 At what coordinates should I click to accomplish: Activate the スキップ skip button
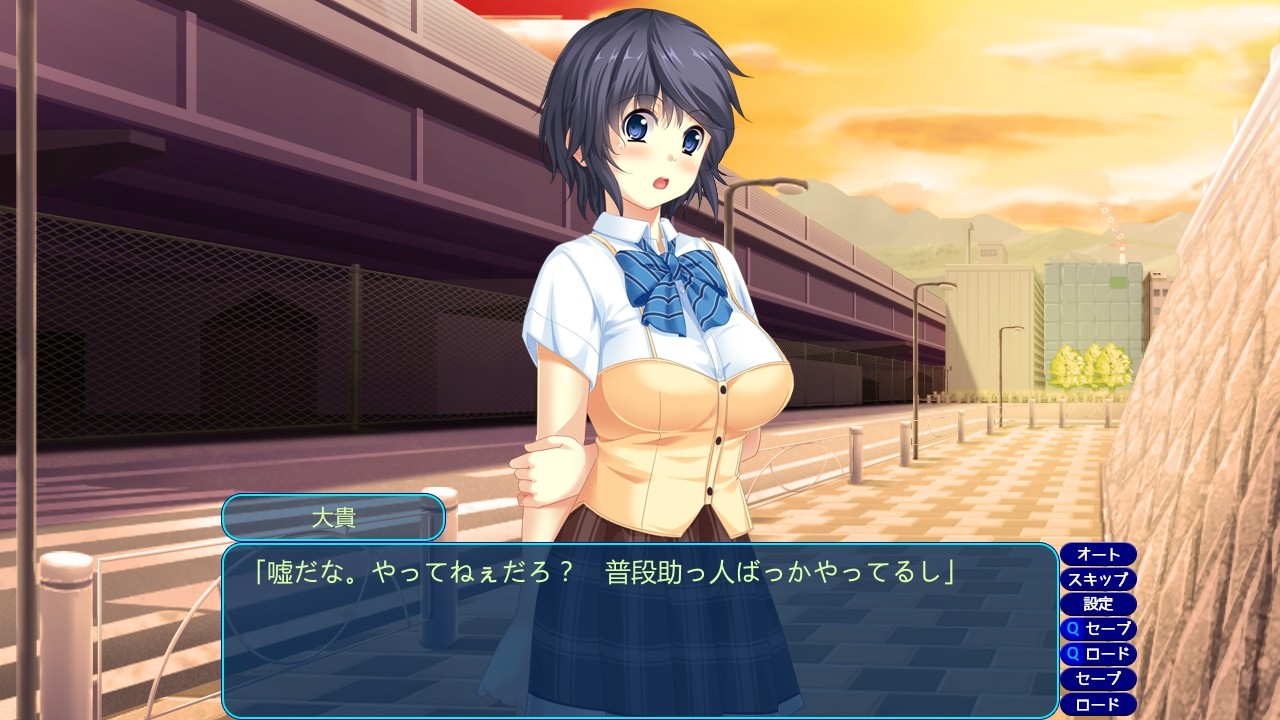(x=1098, y=579)
